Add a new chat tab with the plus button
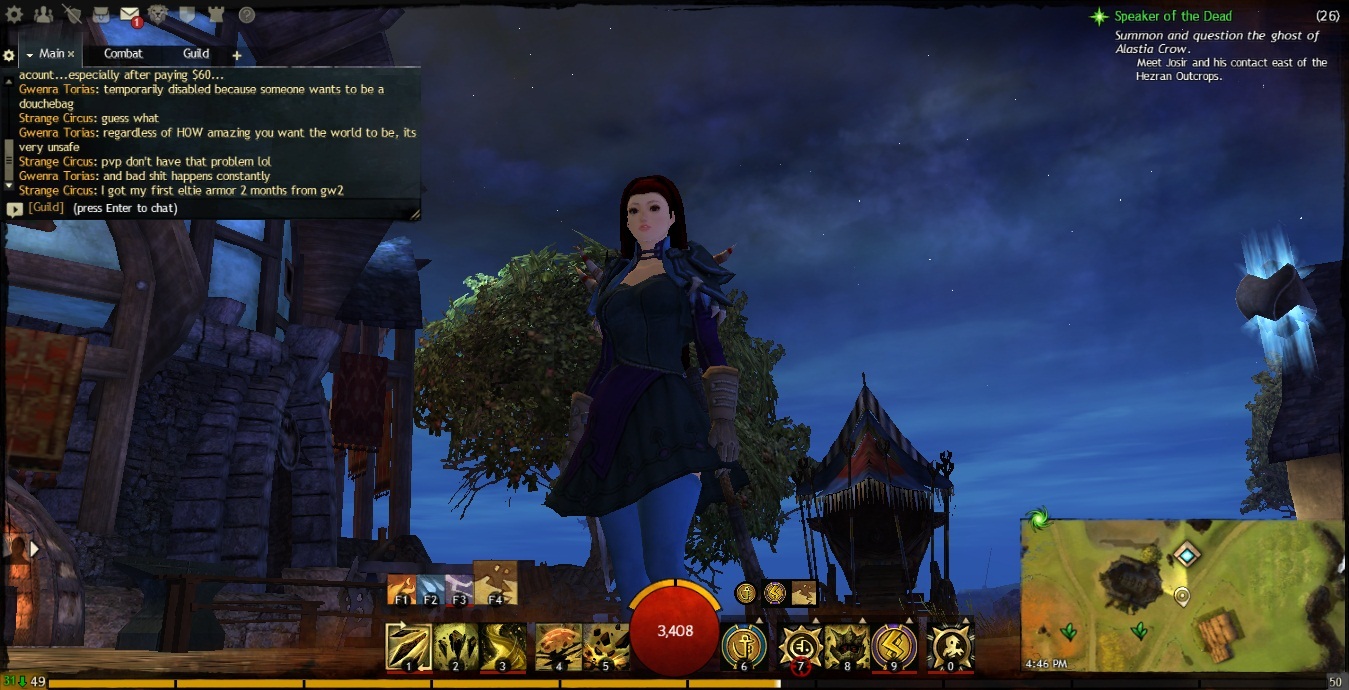This screenshot has width=1349, height=690. (237, 55)
